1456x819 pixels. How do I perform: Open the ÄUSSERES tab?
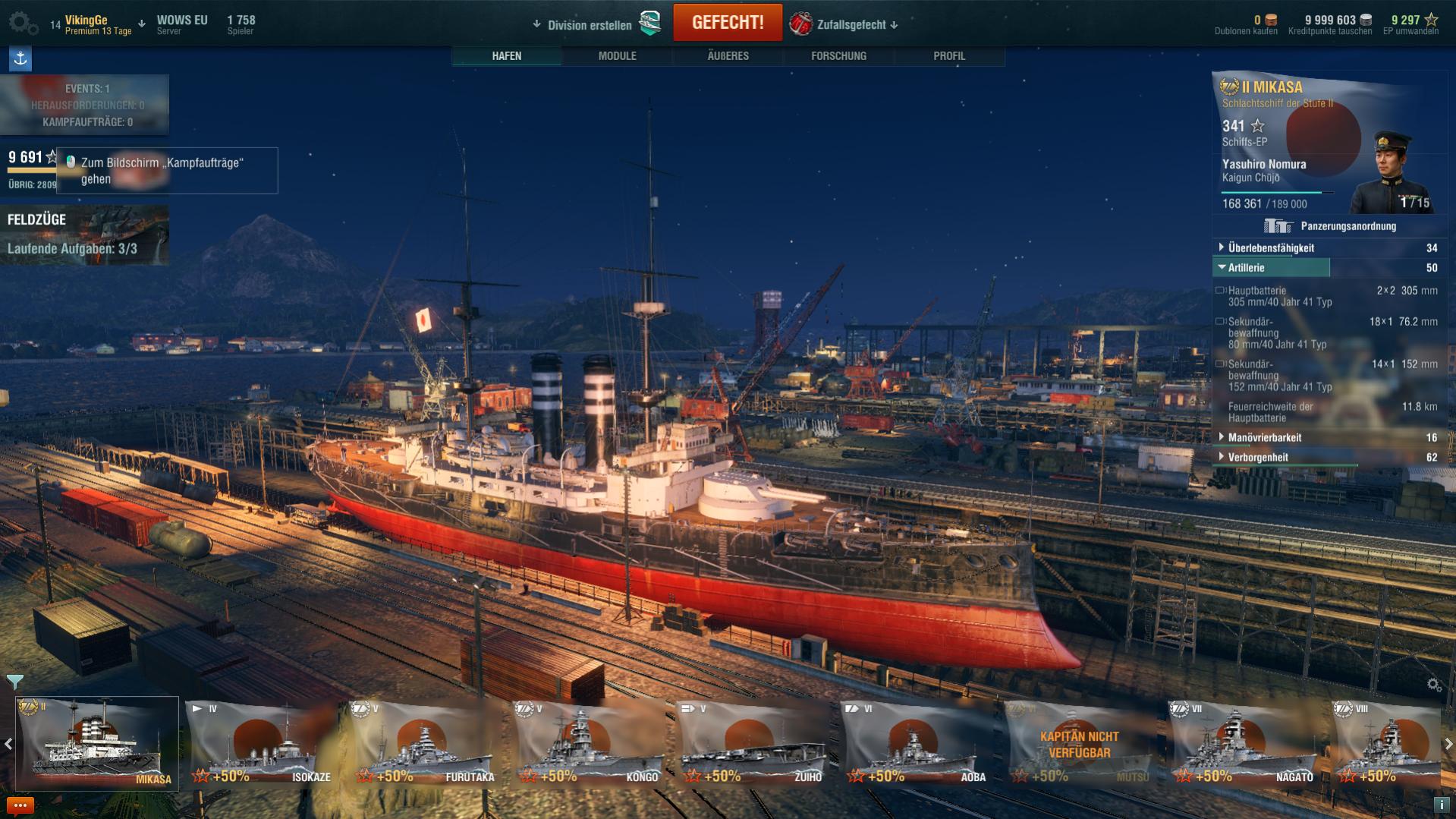point(728,55)
